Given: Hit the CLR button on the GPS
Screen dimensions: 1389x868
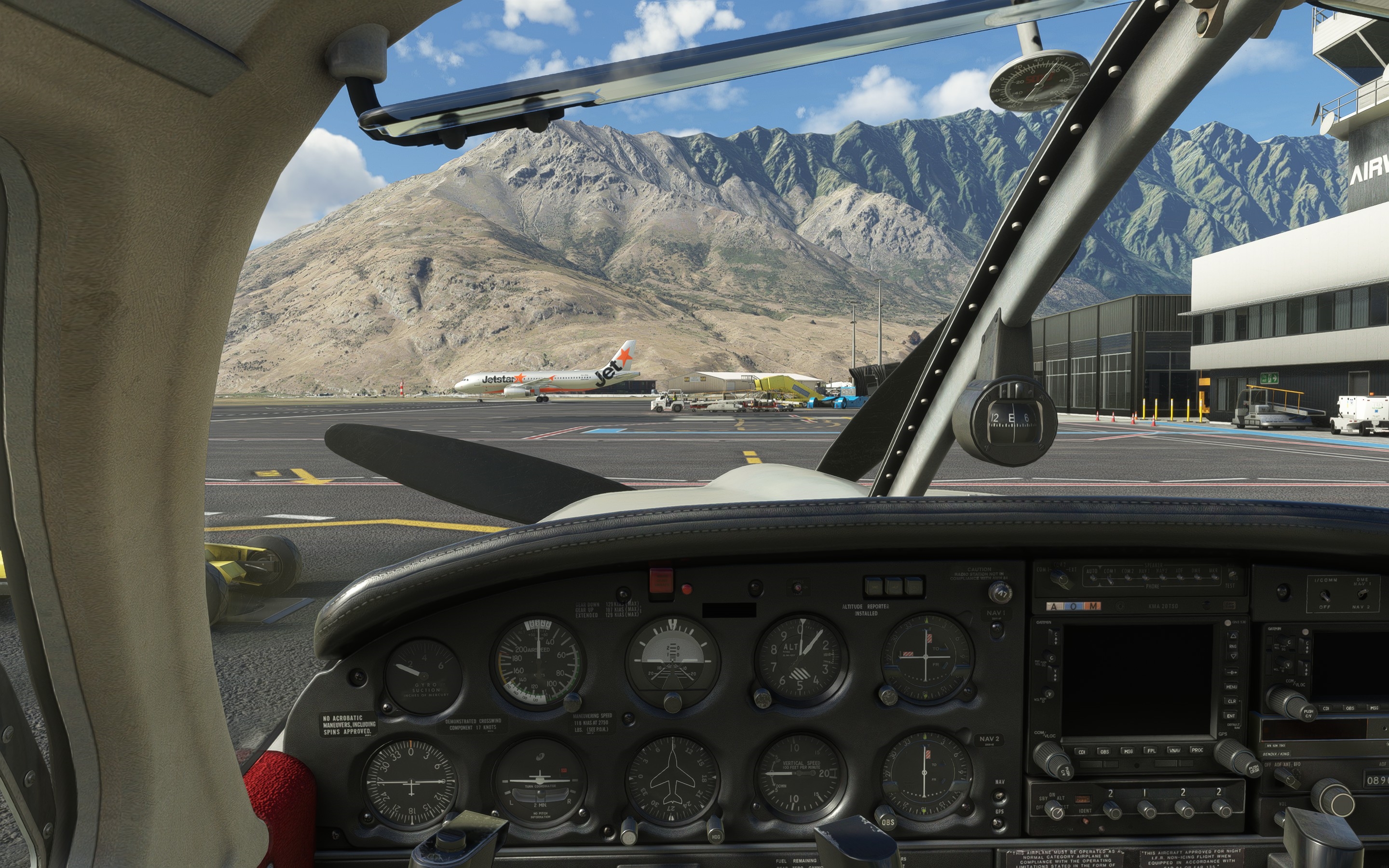Looking at the screenshot, I should pos(1231,701).
